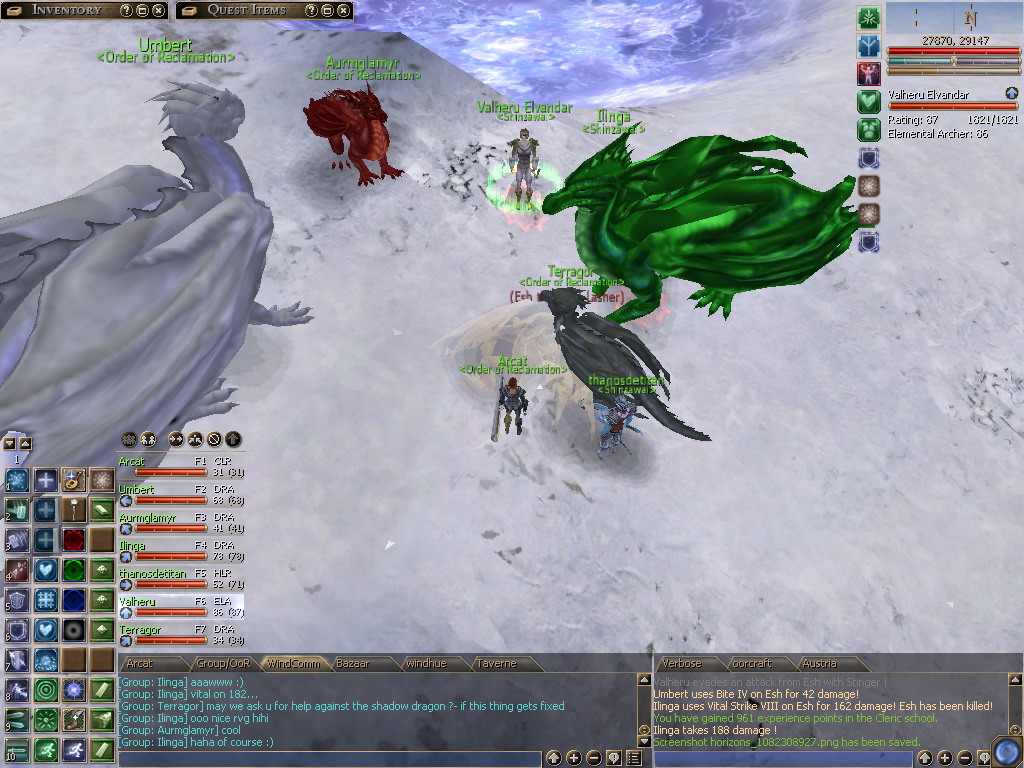This screenshot has height=768, width=1024.
Task: Use the red gear hotbar ability
Action: (x=73, y=540)
